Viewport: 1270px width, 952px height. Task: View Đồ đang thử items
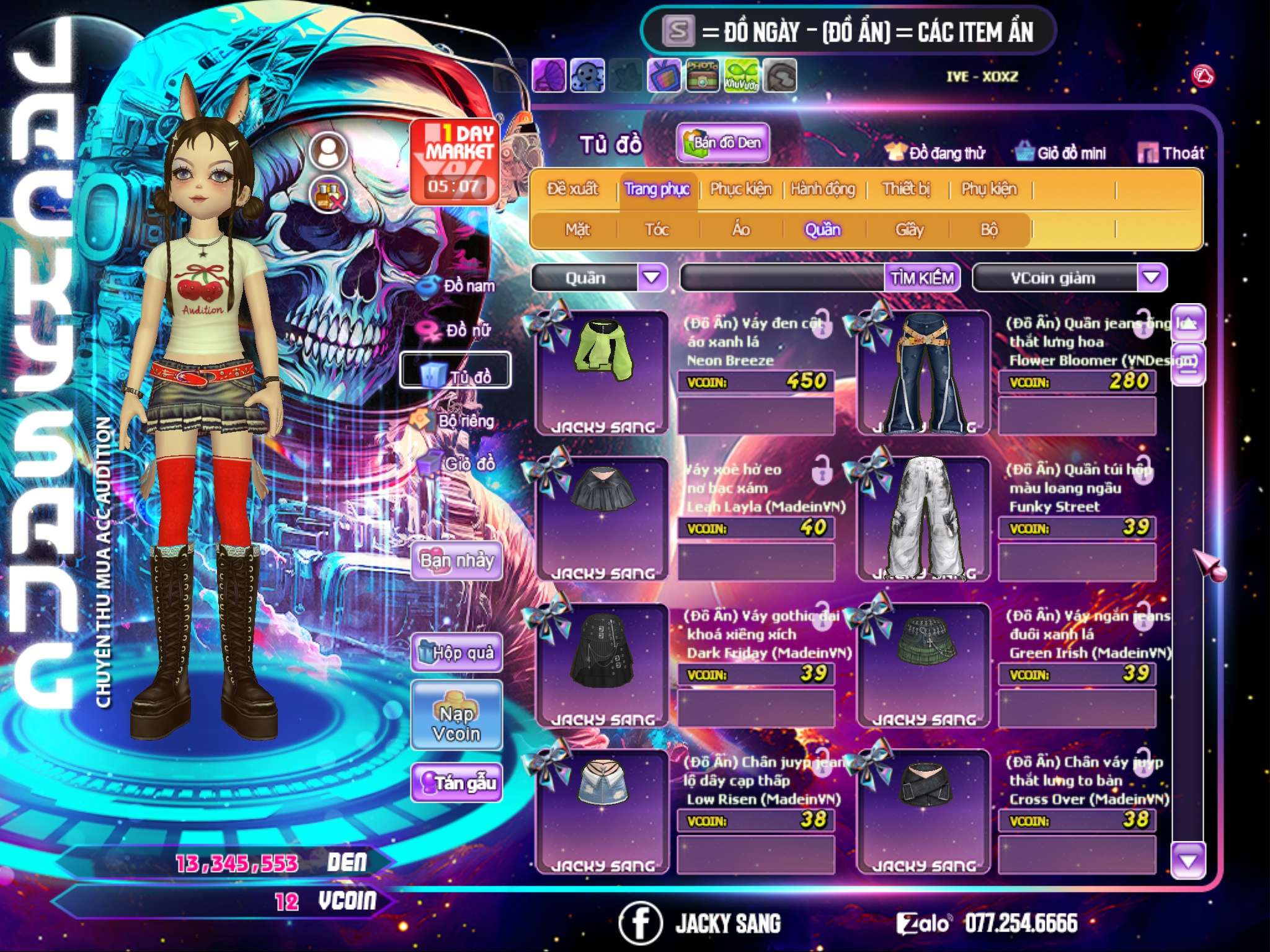tap(935, 153)
